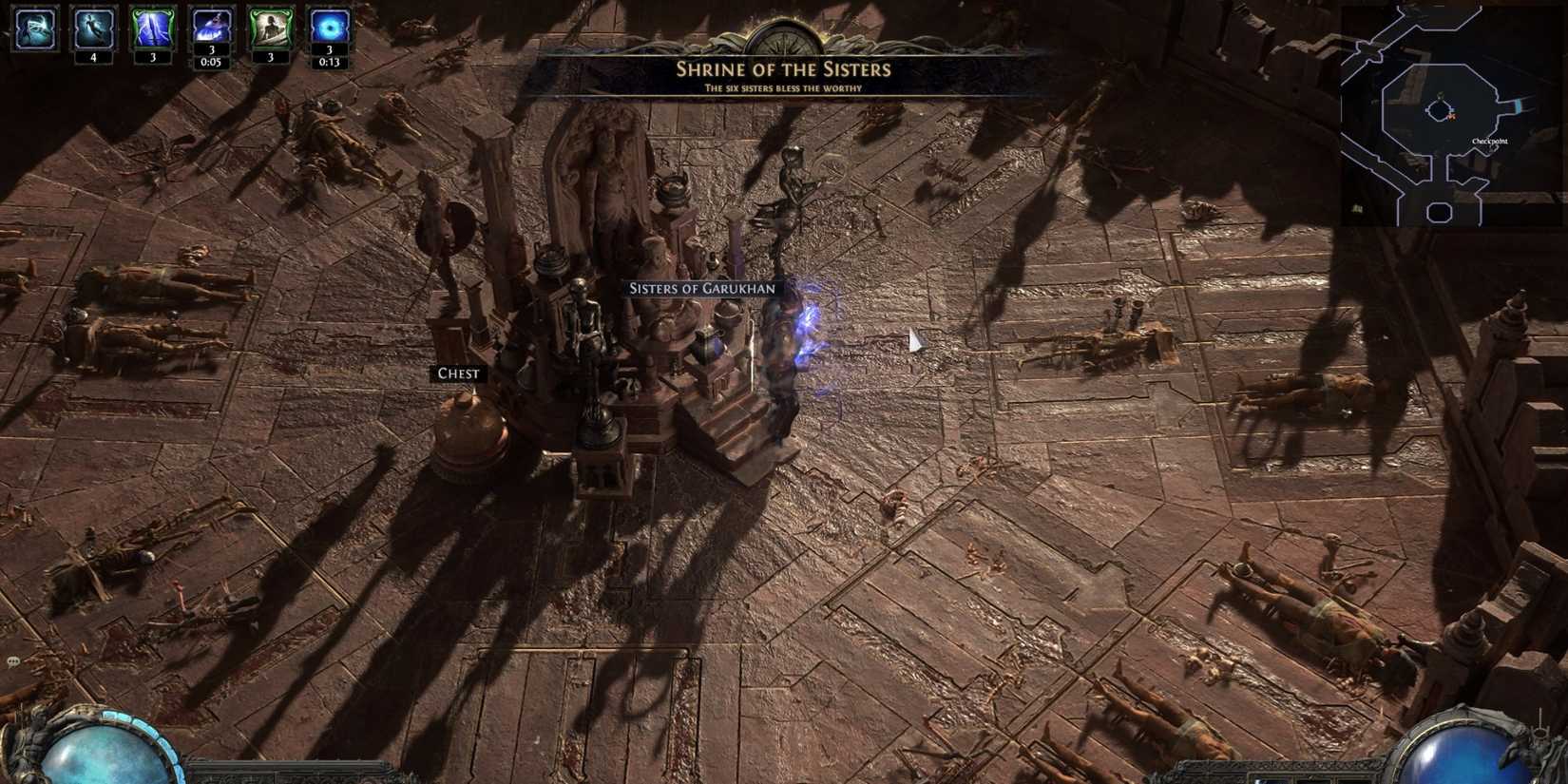1568x784 pixels.
Task: Activate the blue vortex skill with 0:13 cooldown
Action: point(328,27)
